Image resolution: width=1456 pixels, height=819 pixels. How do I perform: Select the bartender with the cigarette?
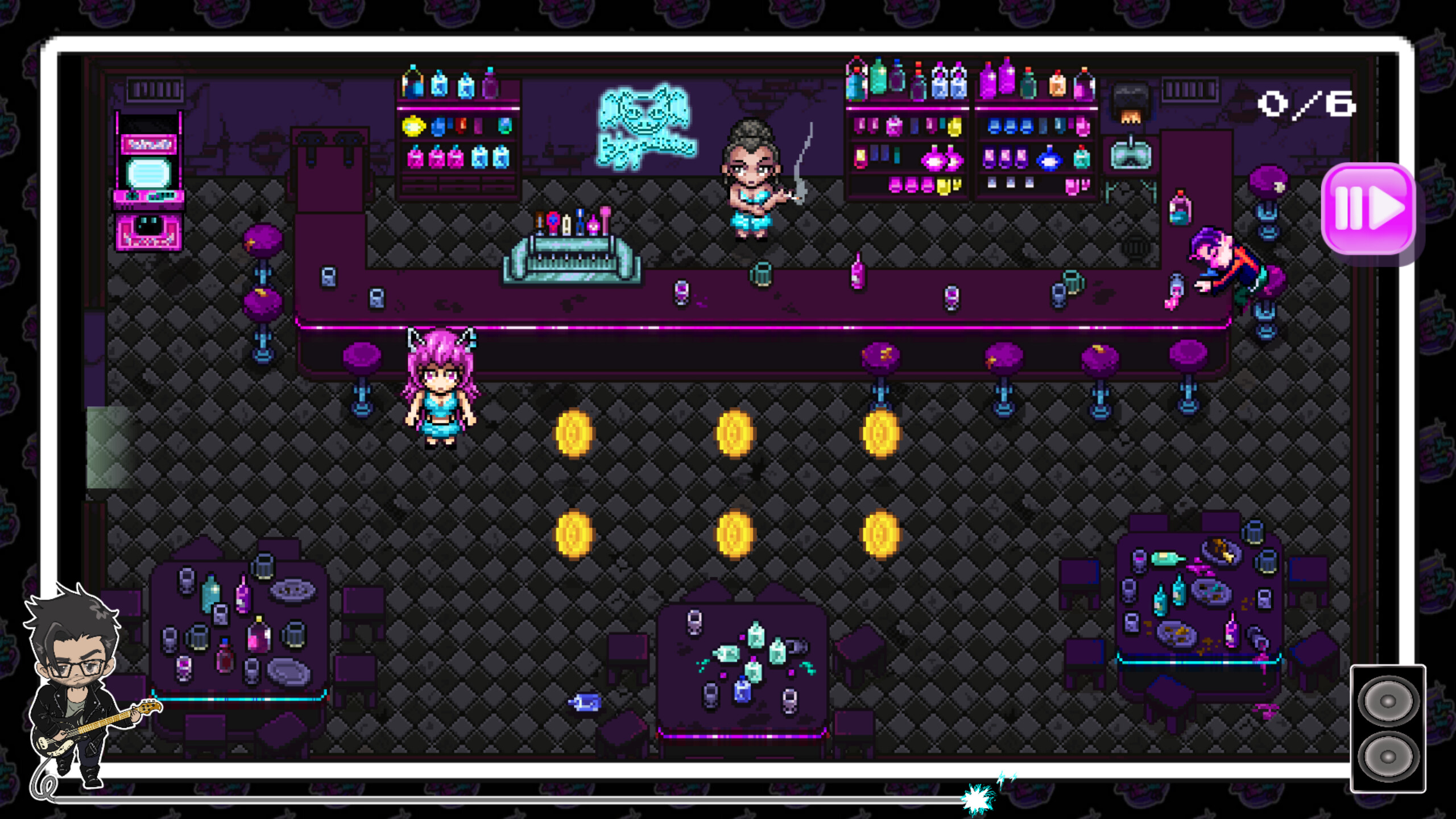click(751, 176)
